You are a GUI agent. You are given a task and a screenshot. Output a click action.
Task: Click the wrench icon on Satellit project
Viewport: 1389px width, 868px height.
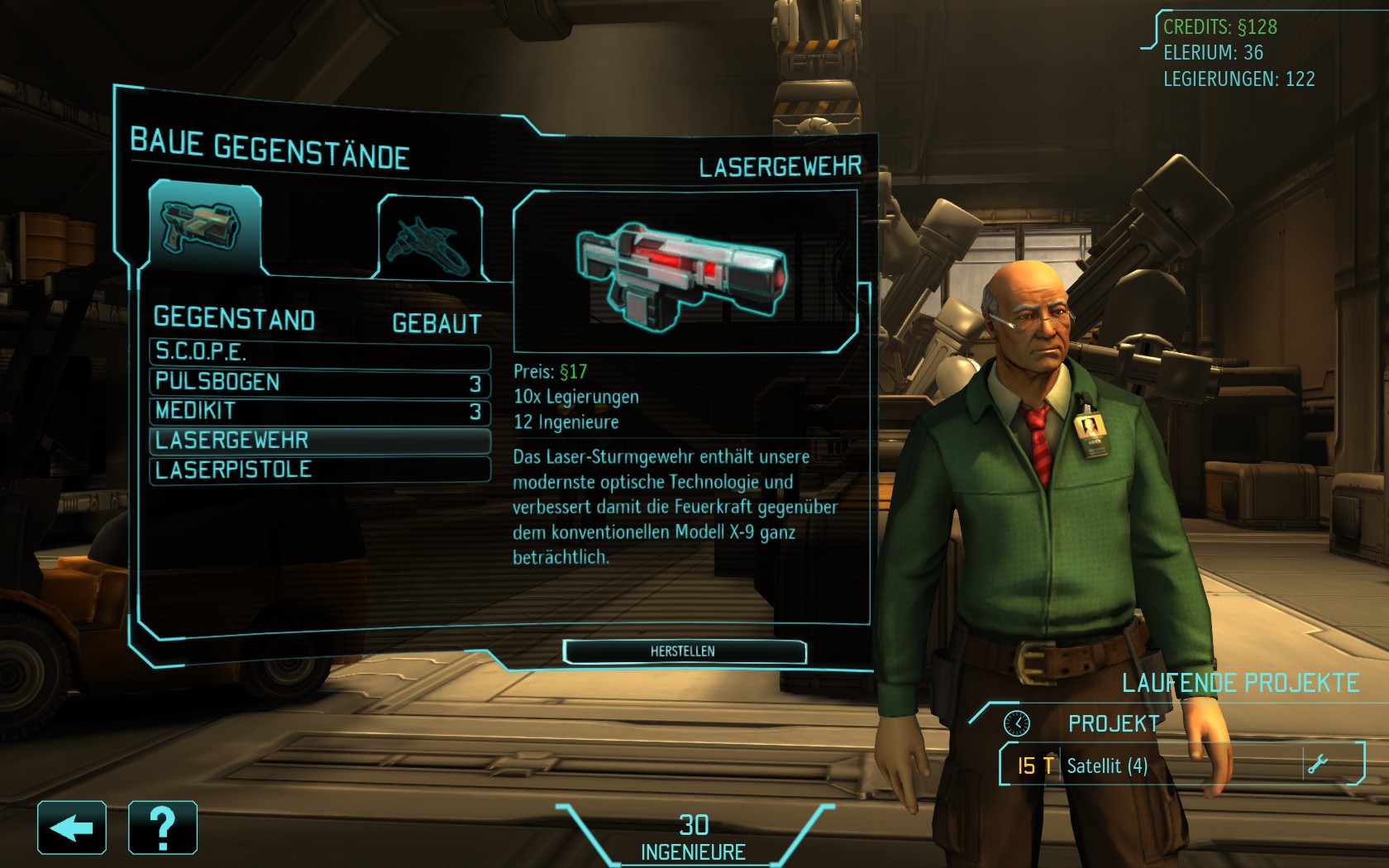(1318, 765)
